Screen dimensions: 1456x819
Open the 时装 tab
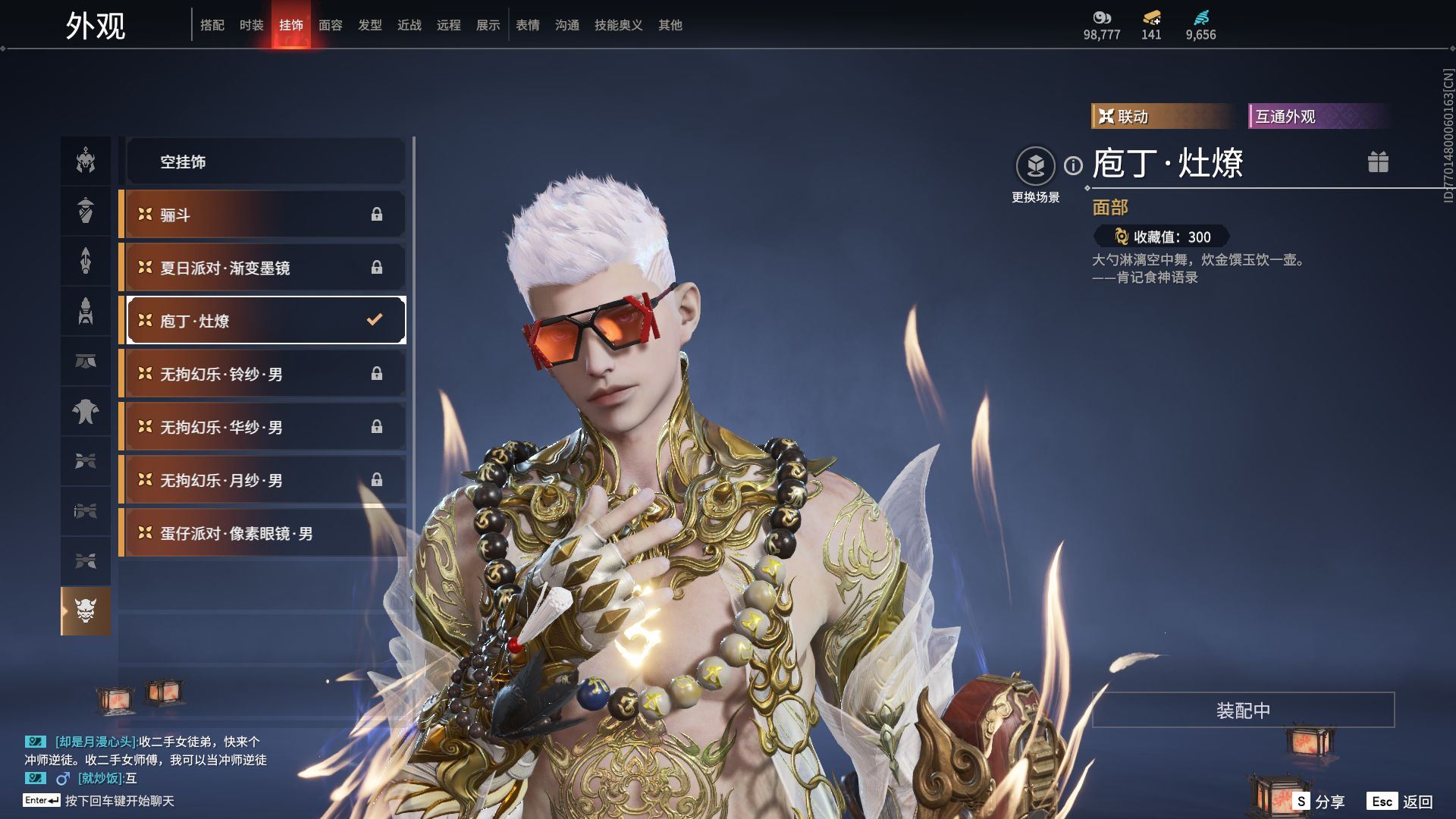[x=251, y=25]
